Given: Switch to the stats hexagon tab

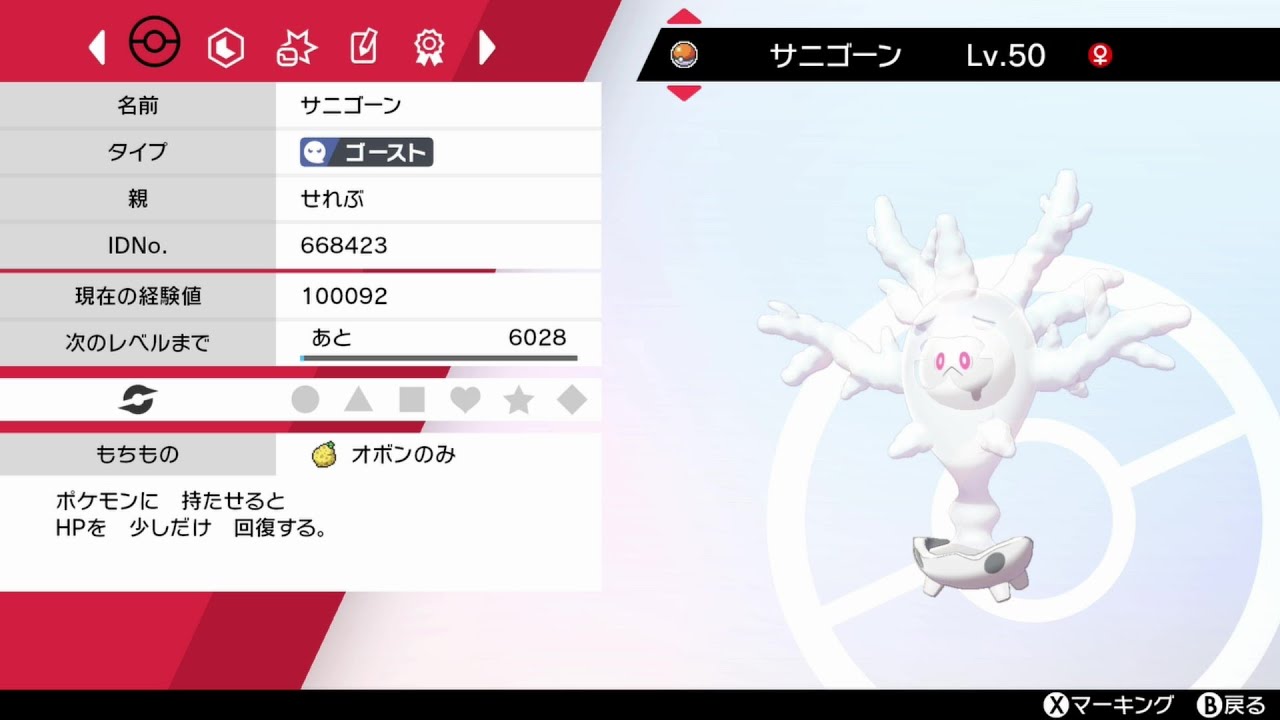Looking at the screenshot, I should coord(226,46).
